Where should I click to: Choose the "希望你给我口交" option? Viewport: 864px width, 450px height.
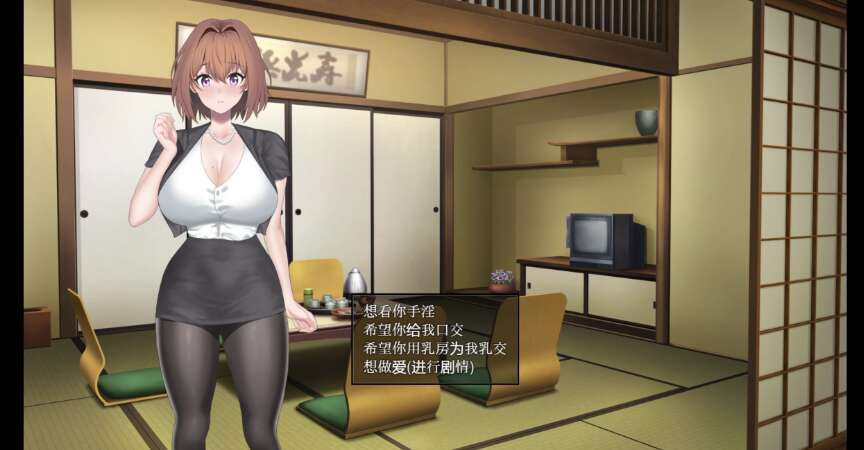coord(411,328)
